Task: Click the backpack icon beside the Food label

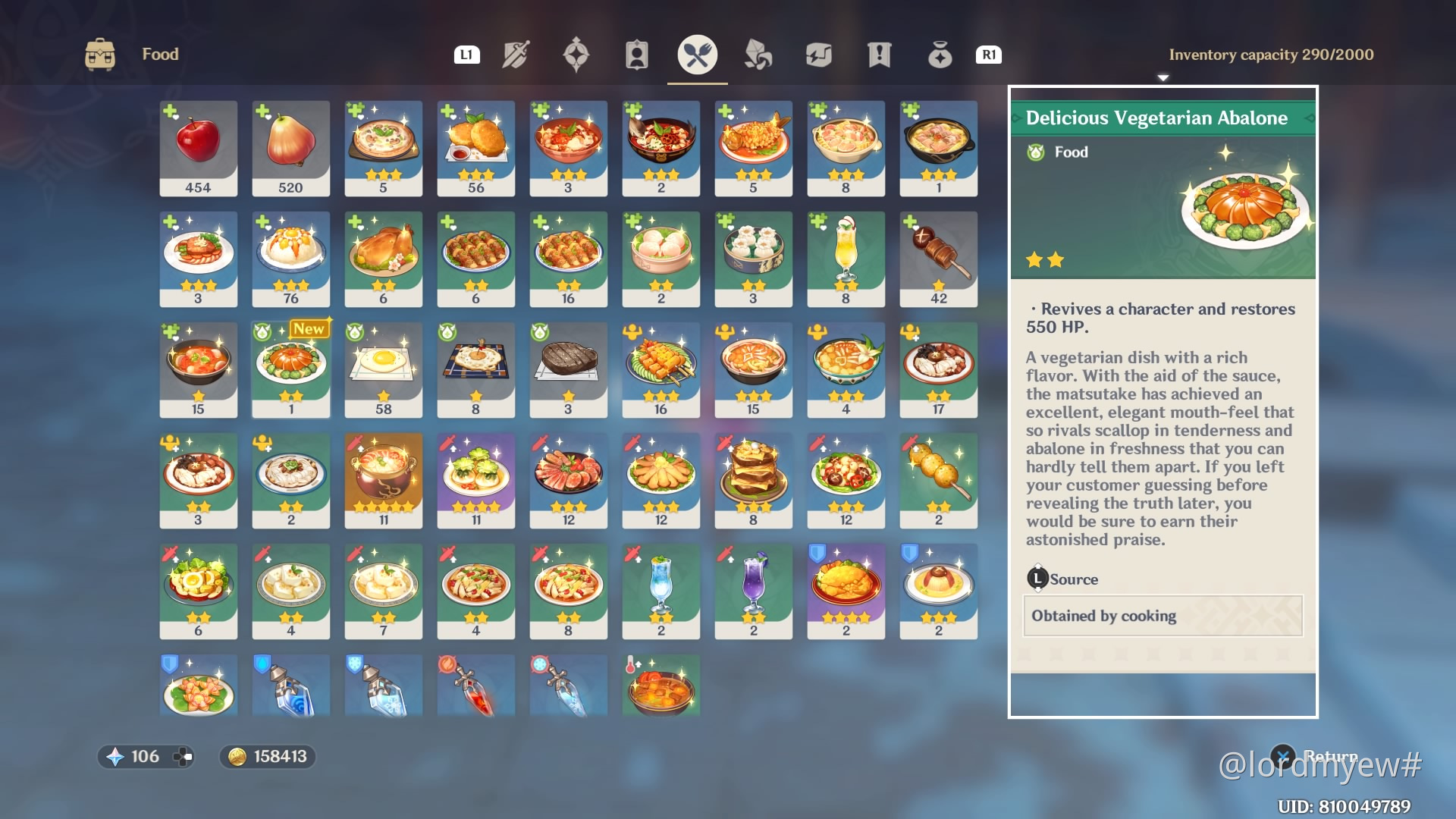Action: (99, 53)
